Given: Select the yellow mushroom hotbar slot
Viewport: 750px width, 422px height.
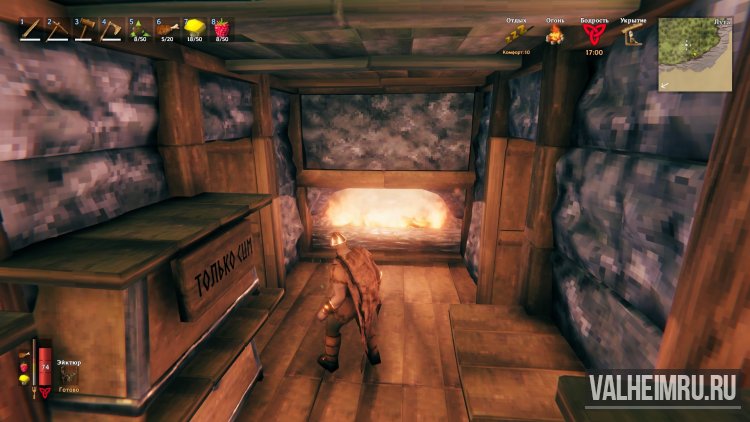Looking at the screenshot, I should (x=193, y=29).
